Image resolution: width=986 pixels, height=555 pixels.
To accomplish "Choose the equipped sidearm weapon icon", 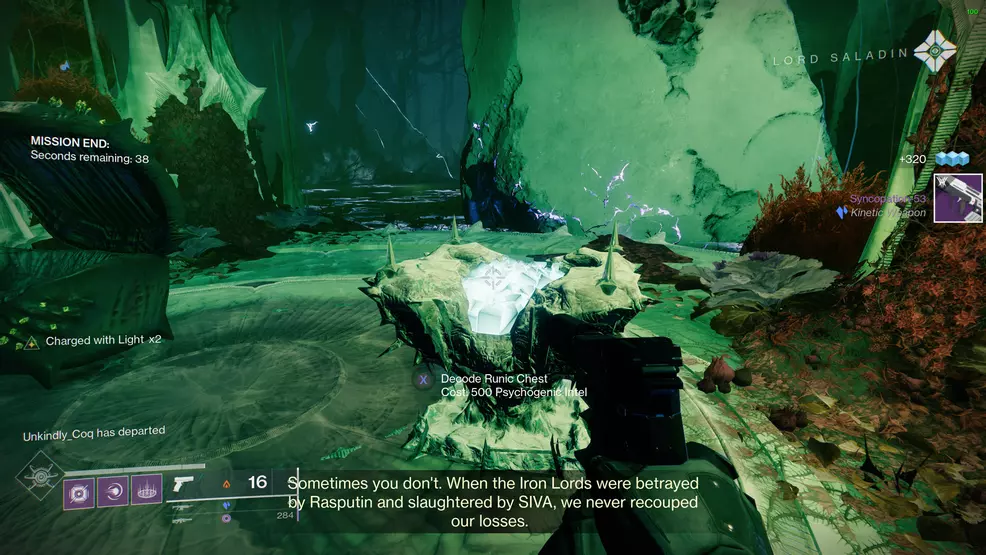I will click(x=184, y=484).
